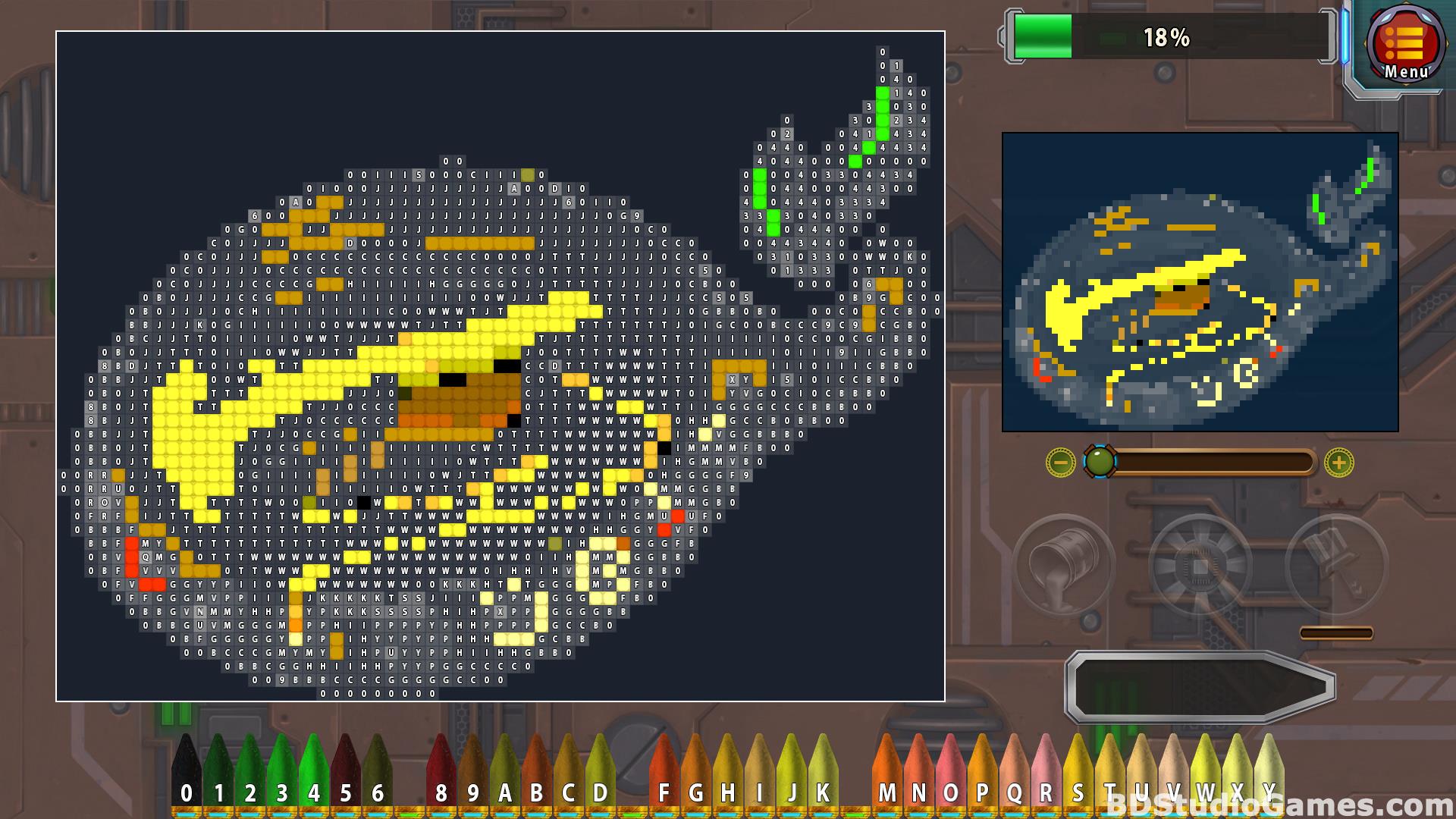Click the zoom-in plus button
Viewport: 1456px width, 819px height.
point(1338,462)
